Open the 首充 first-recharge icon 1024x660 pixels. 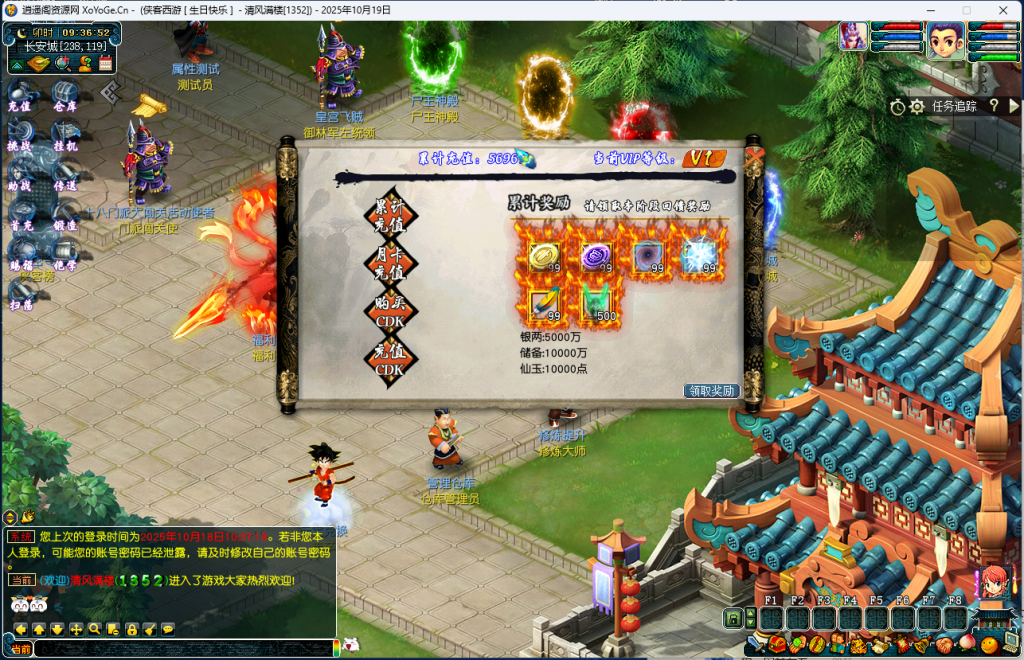click(x=20, y=217)
